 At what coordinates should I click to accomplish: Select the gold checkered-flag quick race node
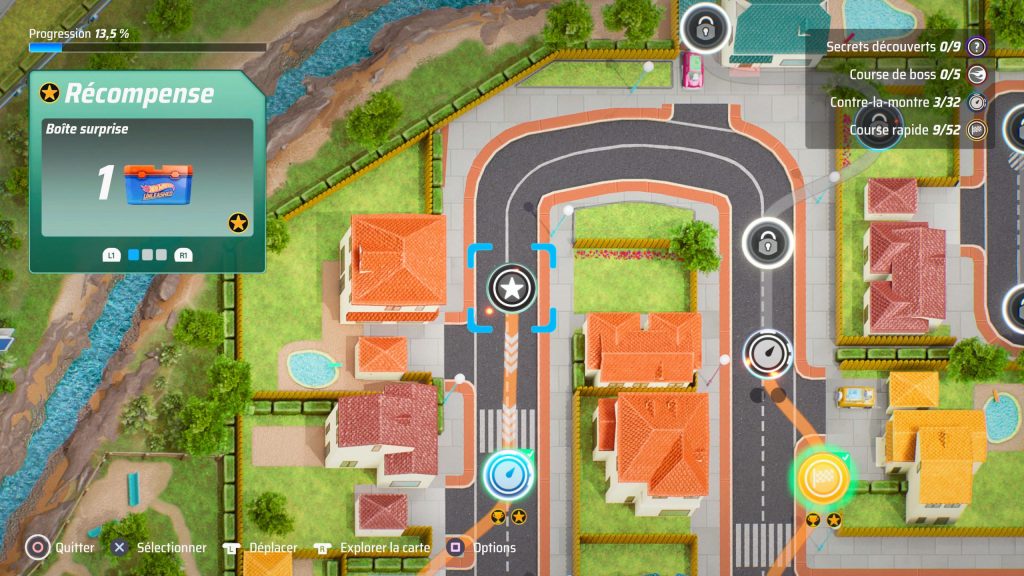[x=823, y=478]
